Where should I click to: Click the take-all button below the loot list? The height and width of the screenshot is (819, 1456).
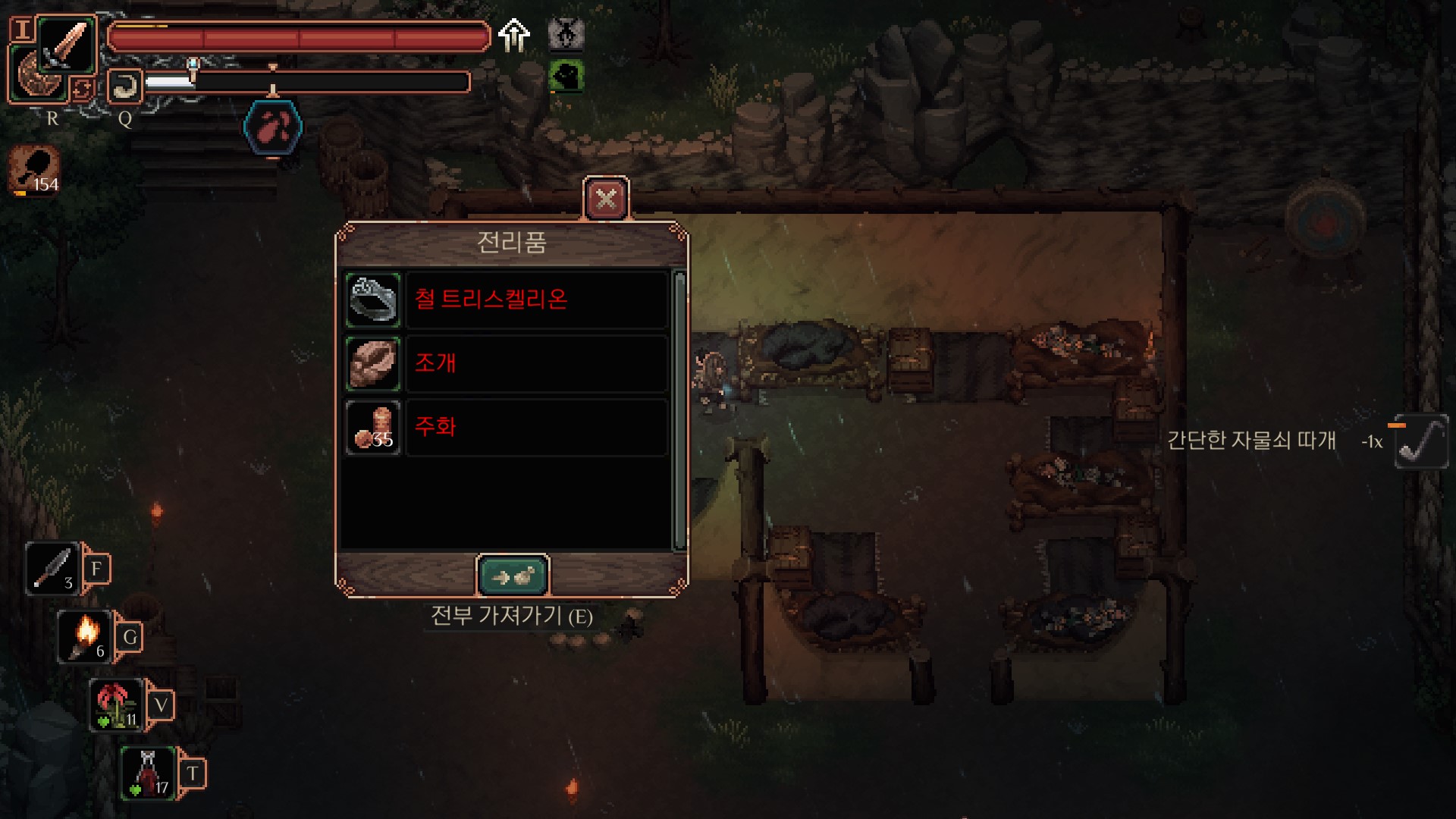pos(513,576)
